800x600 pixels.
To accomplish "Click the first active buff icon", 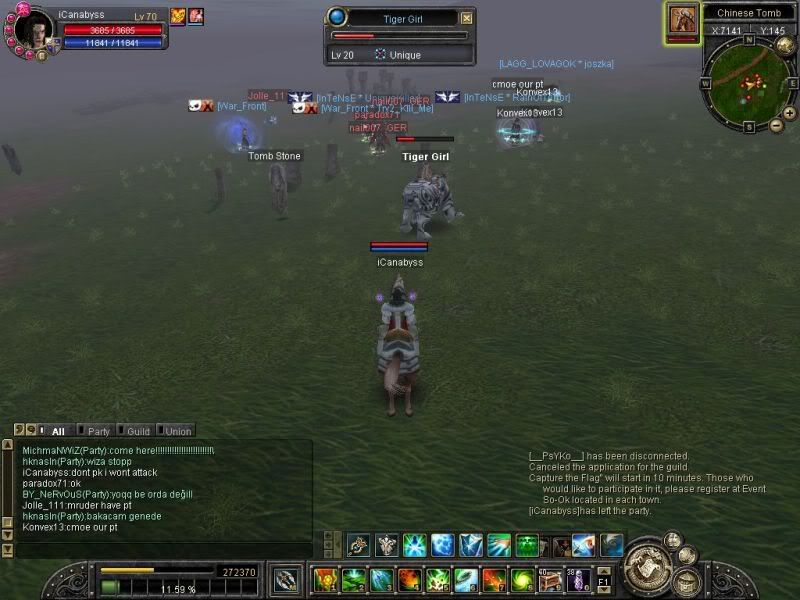I will (178, 16).
